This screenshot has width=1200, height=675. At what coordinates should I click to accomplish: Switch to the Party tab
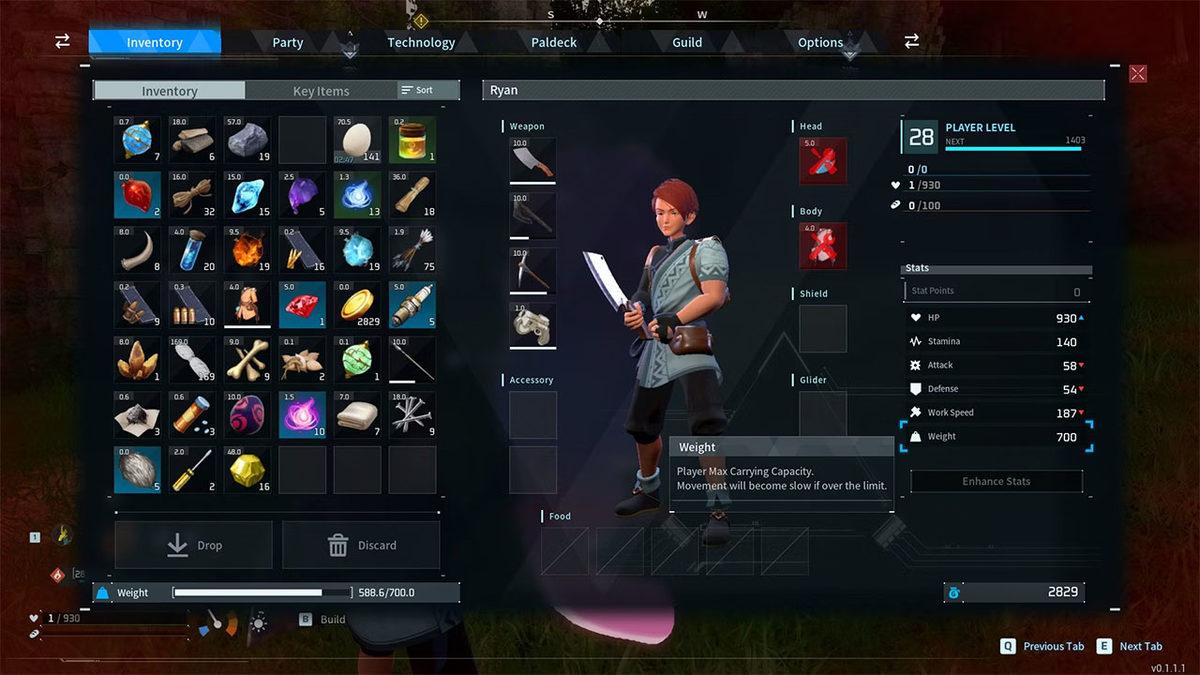[x=288, y=42]
